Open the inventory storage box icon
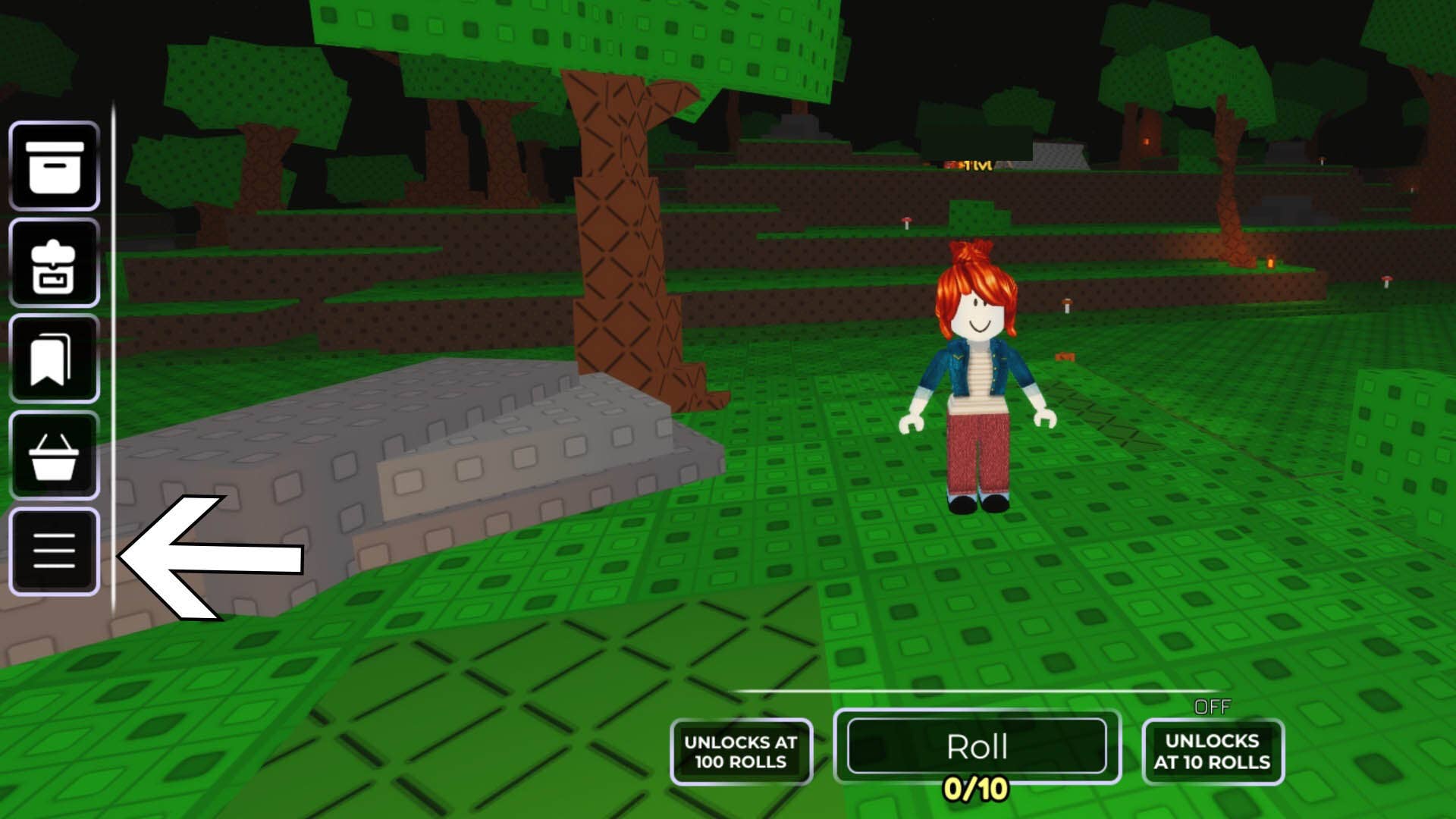The width and height of the screenshot is (1456, 819). coord(54,167)
